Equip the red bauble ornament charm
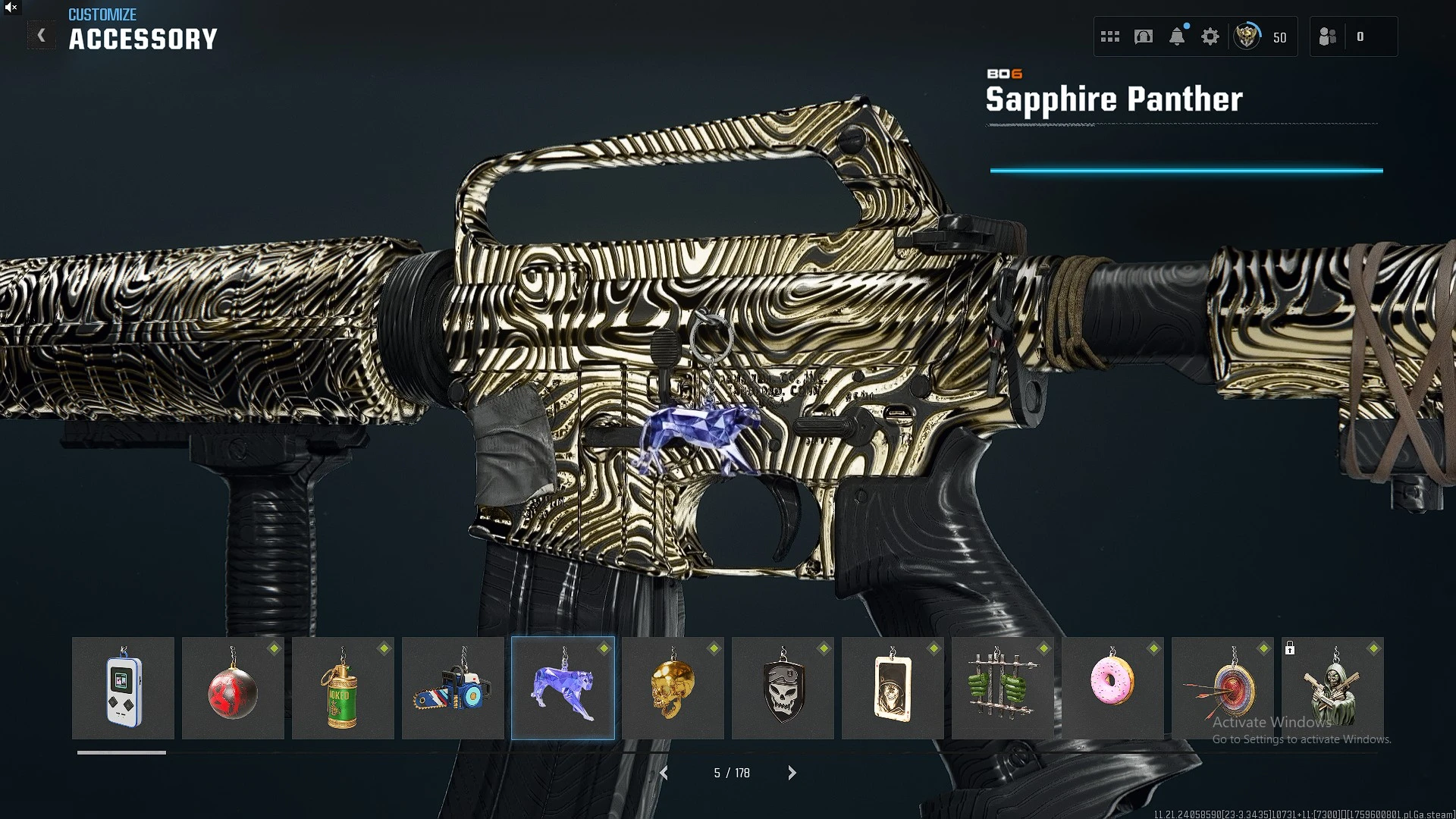This screenshot has width=1456, height=819. 233,688
